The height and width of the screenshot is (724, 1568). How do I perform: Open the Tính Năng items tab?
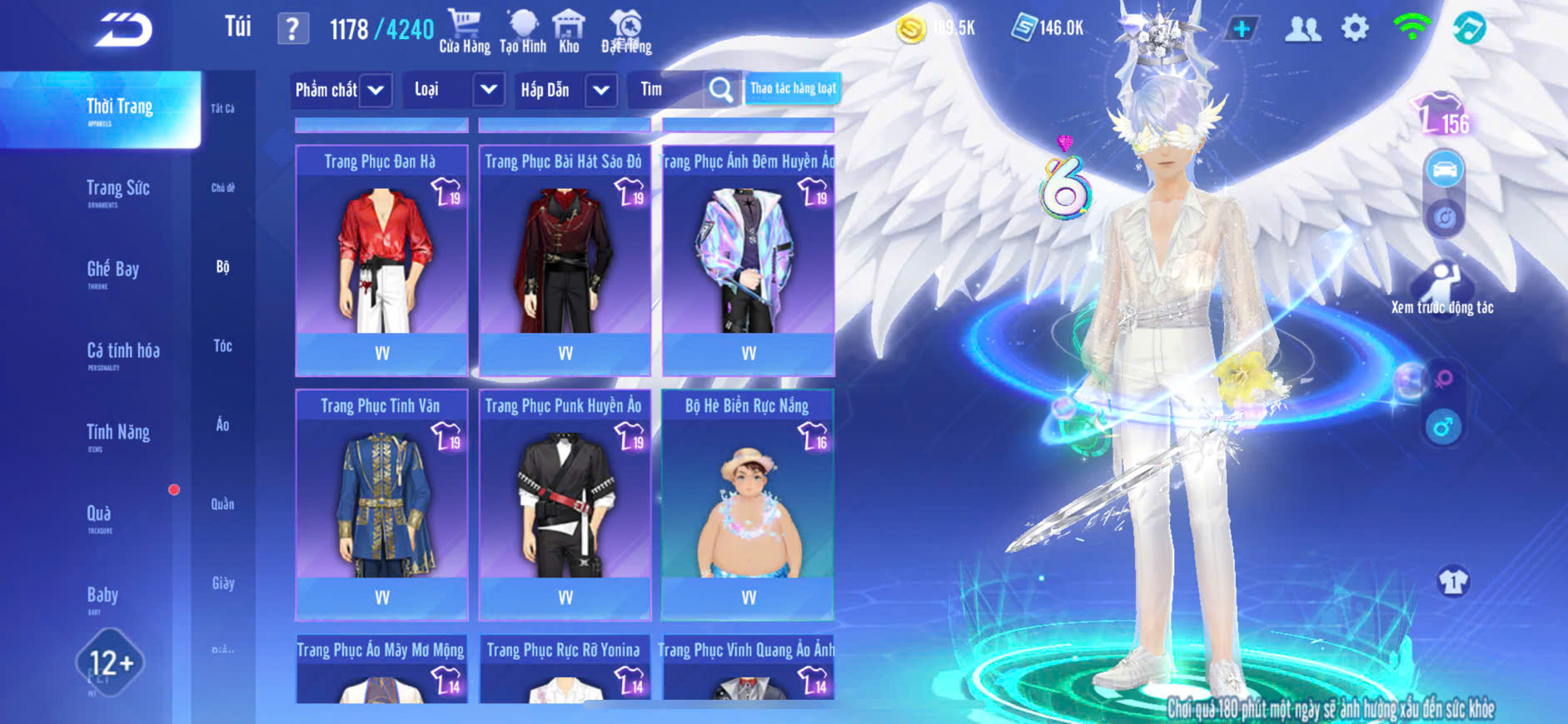click(117, 434)
